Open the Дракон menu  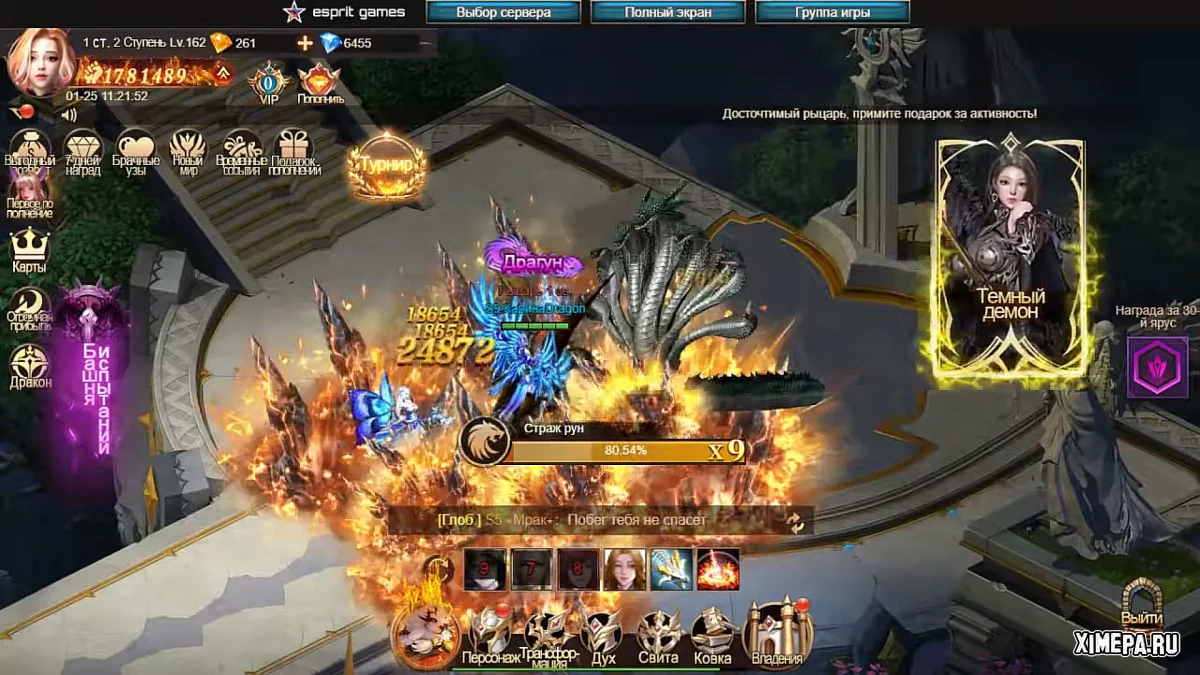click(30, 365)
